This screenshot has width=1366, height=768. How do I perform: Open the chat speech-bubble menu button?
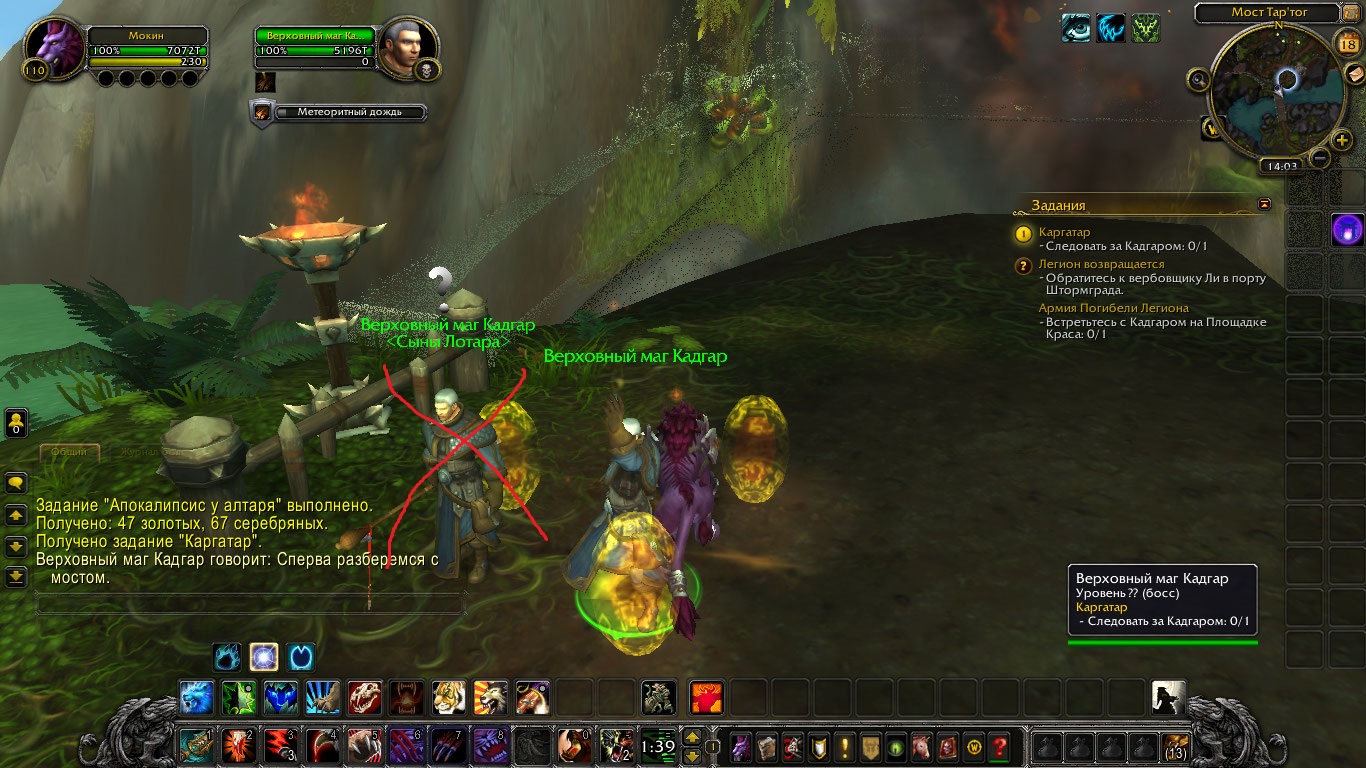tap(16, 482)
